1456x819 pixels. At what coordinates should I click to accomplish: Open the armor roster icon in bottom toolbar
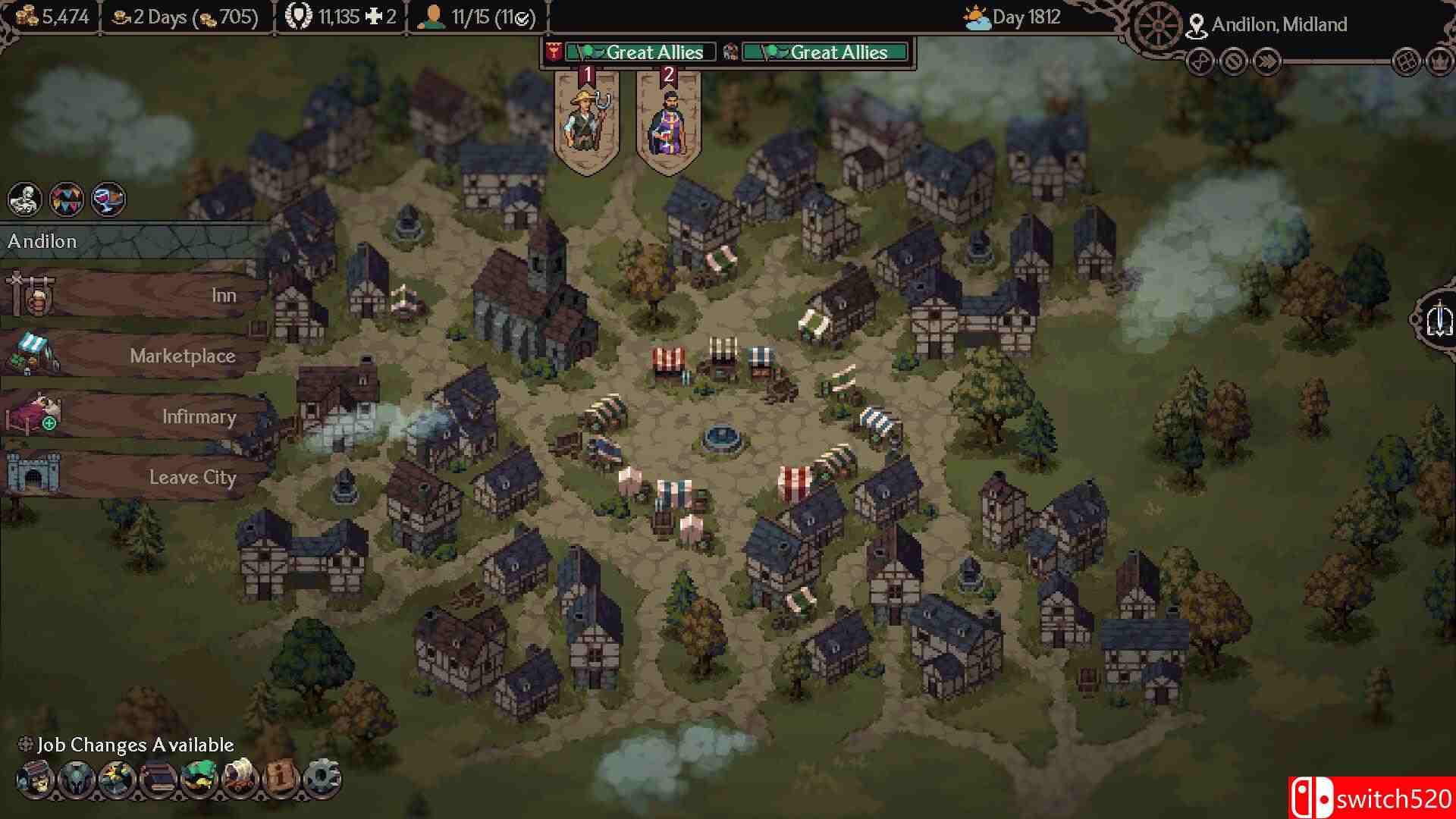[77, 778]
